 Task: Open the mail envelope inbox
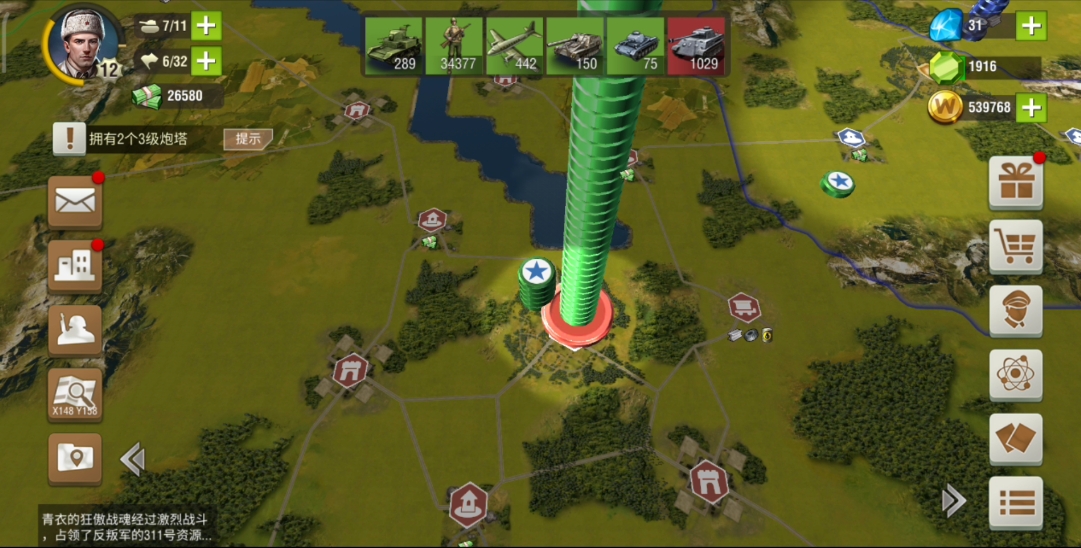click(x=75, y=202)
